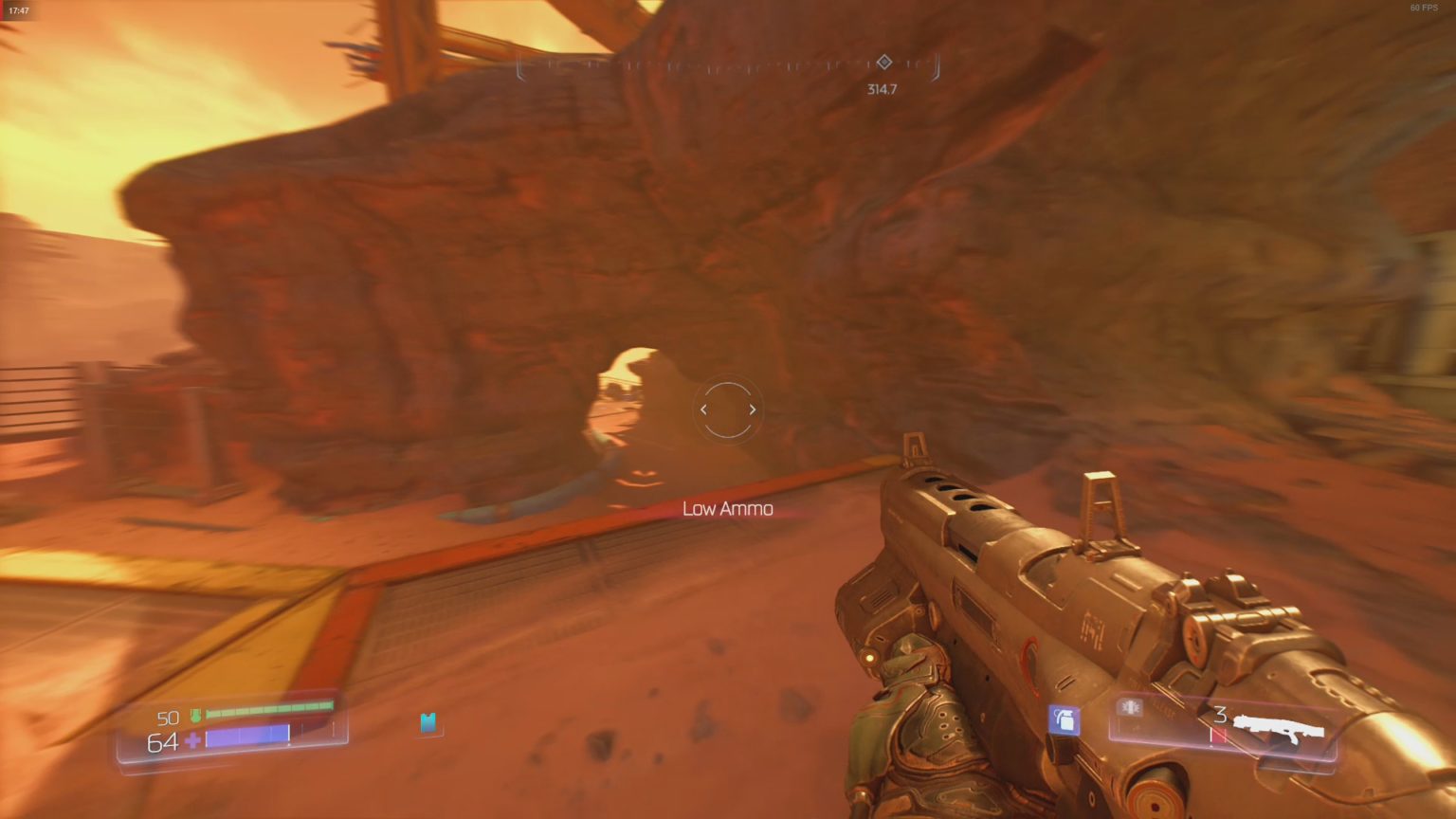
Task: Select the blue keycard pickup icon
Action: pos(428,723)
